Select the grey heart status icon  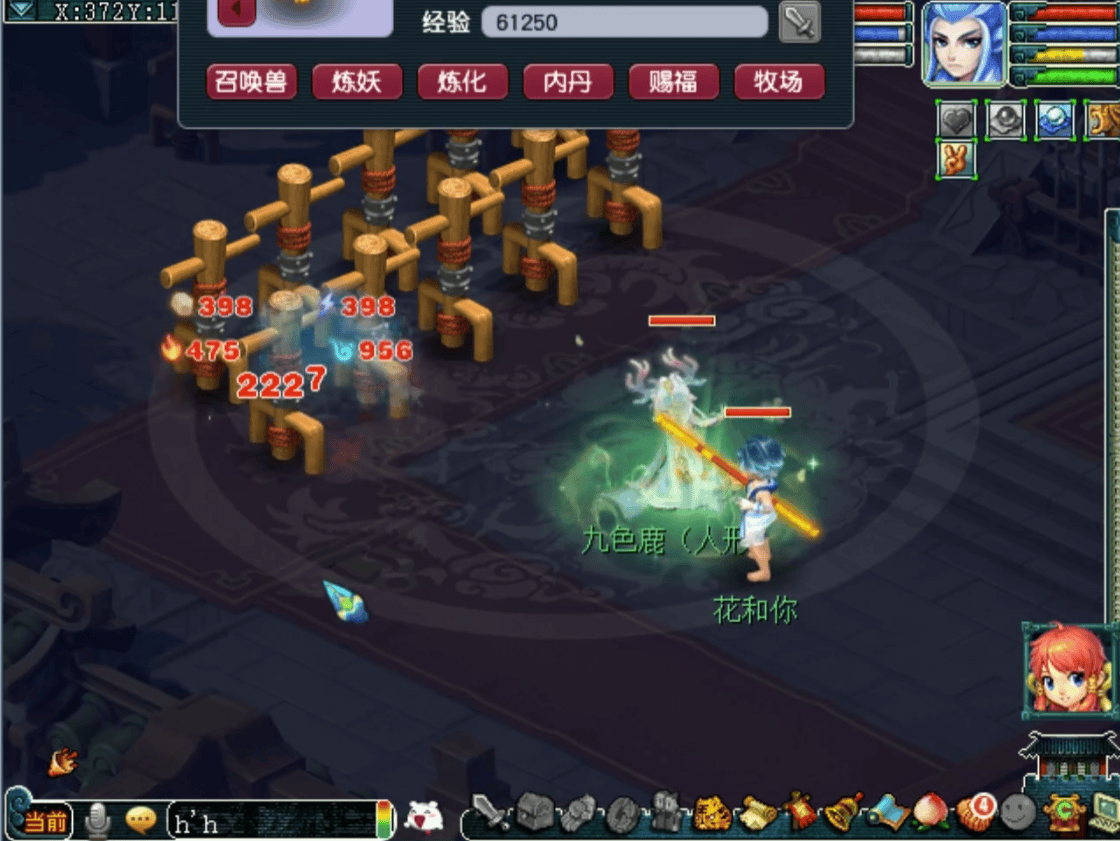coord(956,121)
